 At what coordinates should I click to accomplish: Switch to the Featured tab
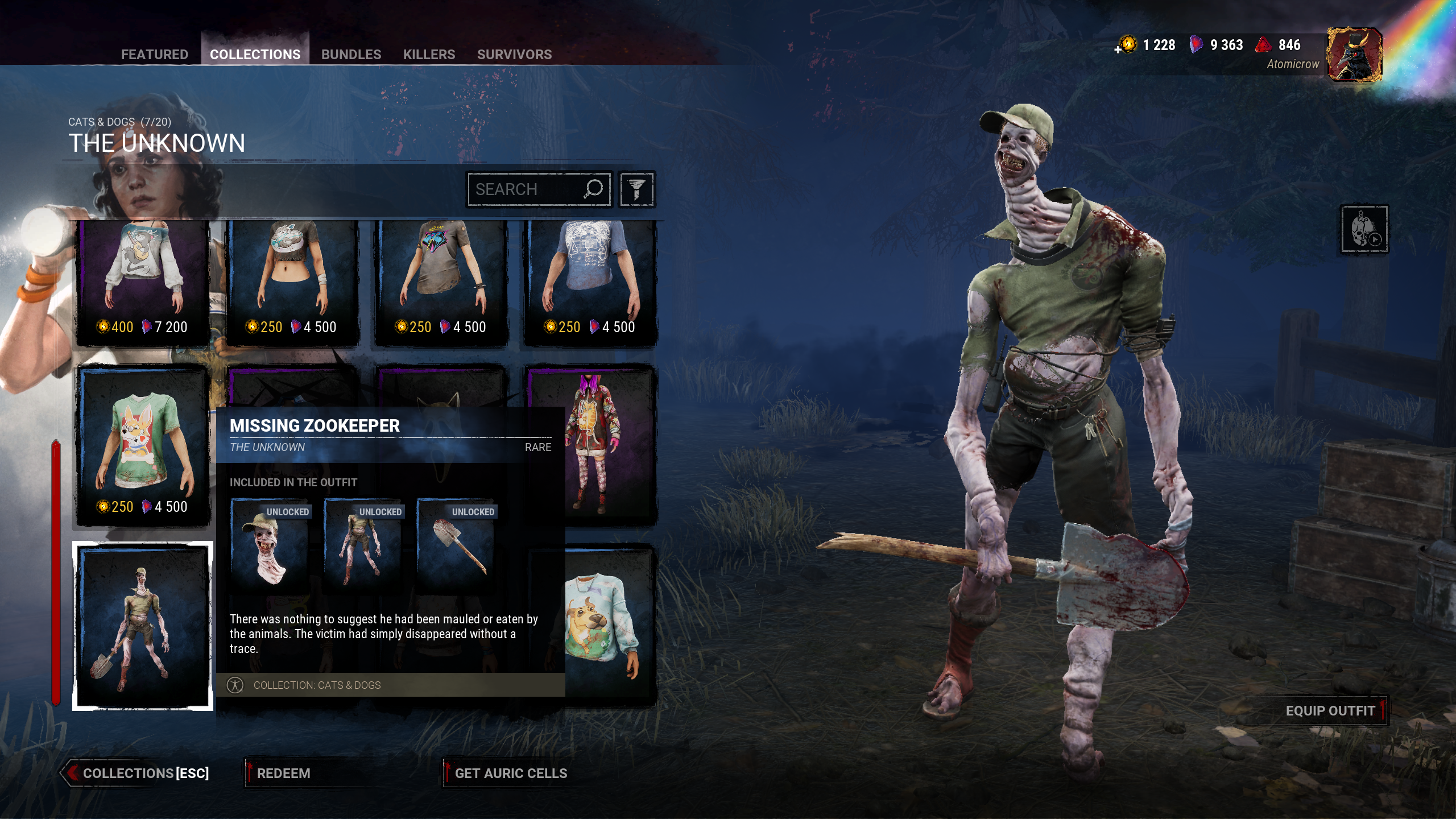click(x=154, y=54)
